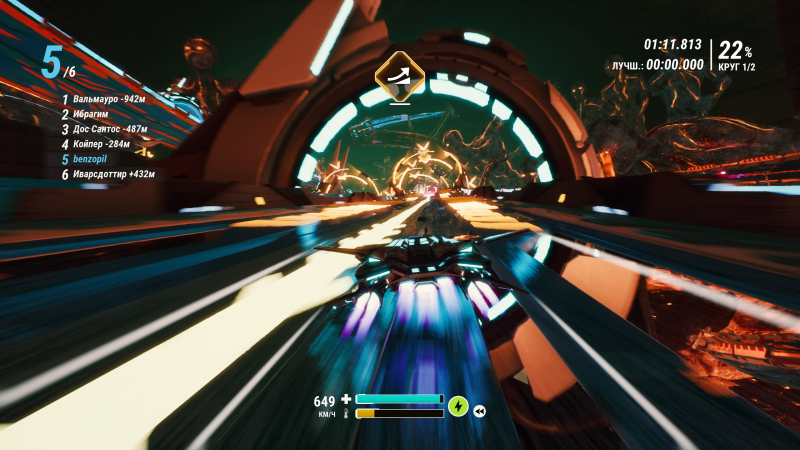
Task: Activate the green lightning boost icon
Action: 458,406
